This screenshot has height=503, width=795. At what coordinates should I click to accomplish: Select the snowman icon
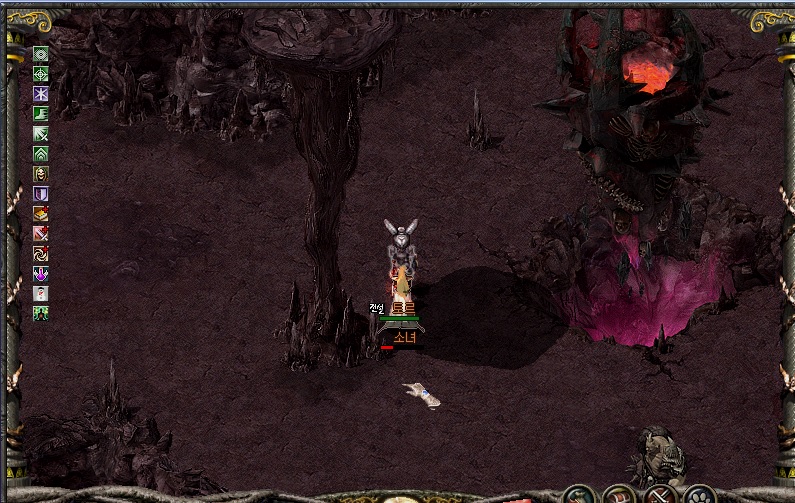coord(41,294)
